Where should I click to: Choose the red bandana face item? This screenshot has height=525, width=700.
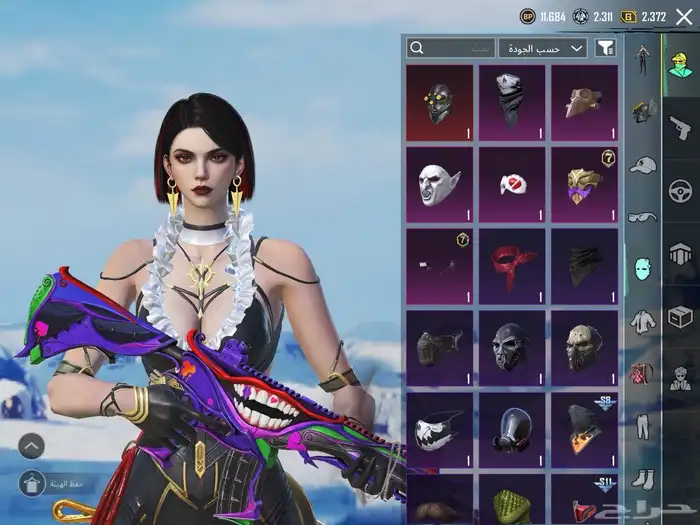coord(512,265)
